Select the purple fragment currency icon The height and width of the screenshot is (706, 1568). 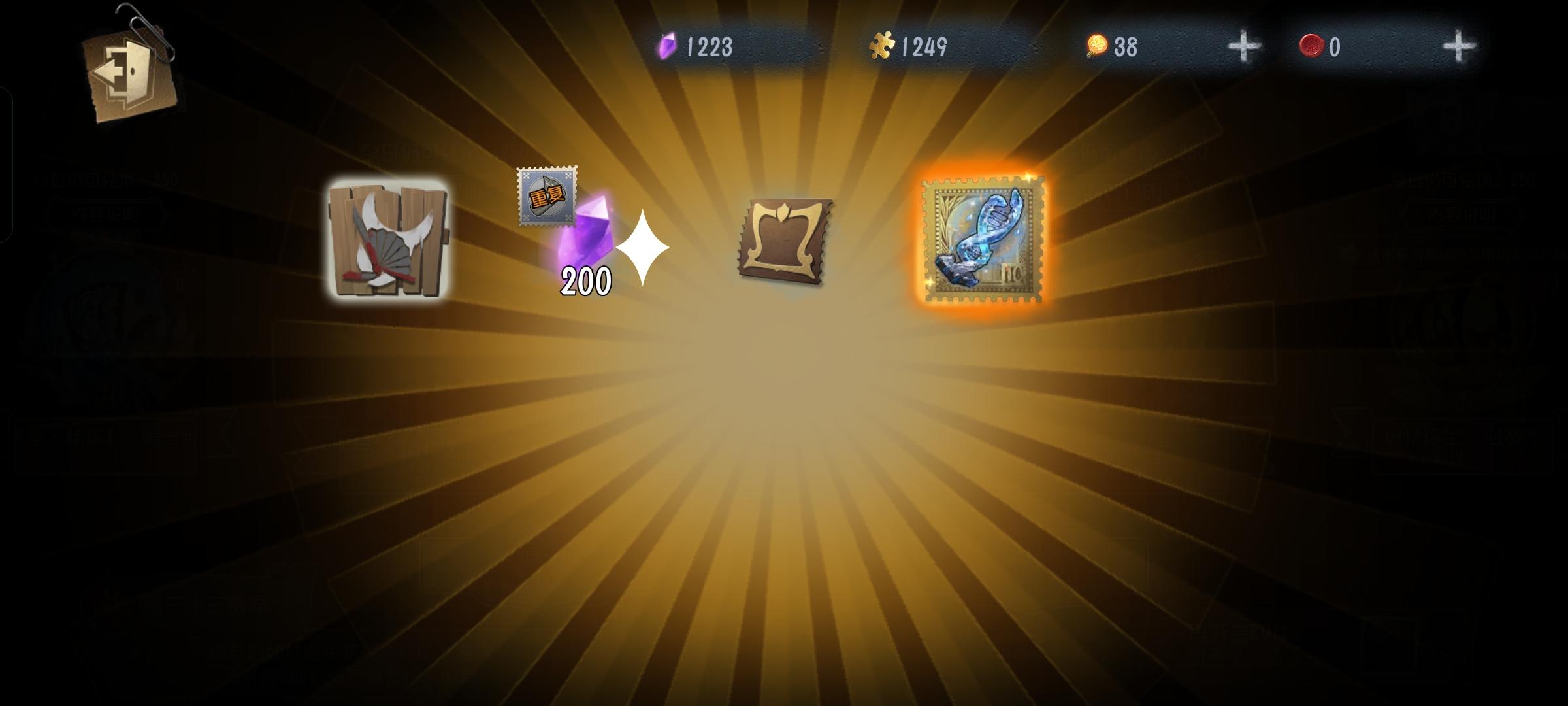[667, 47]
